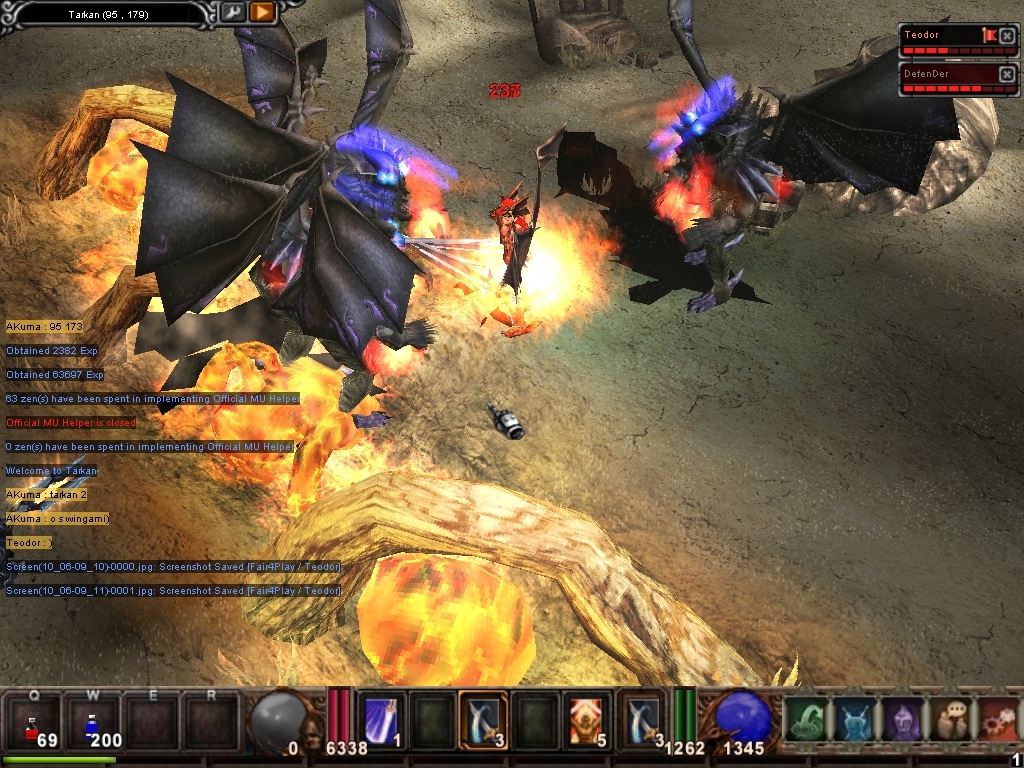The image size is (1024, 768).
Task: Use the red health potion in Q slot
Action: pyautogui.click(x=33, y=722)
